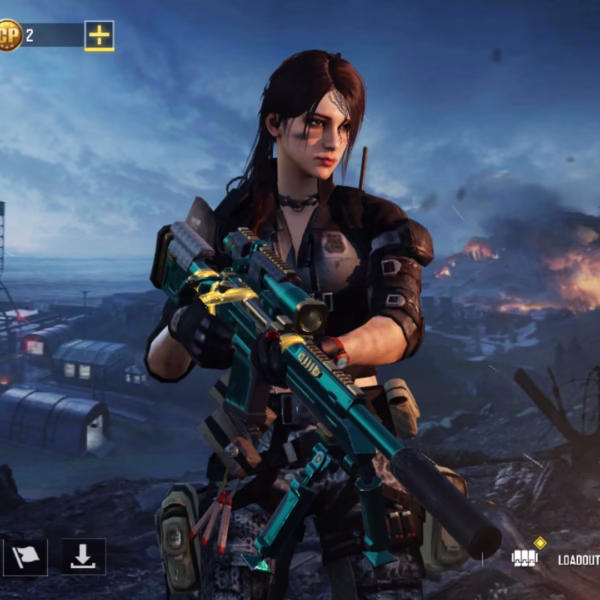Open the flag icon button
This screenshot has height=600, width=600.
(25, 557)
